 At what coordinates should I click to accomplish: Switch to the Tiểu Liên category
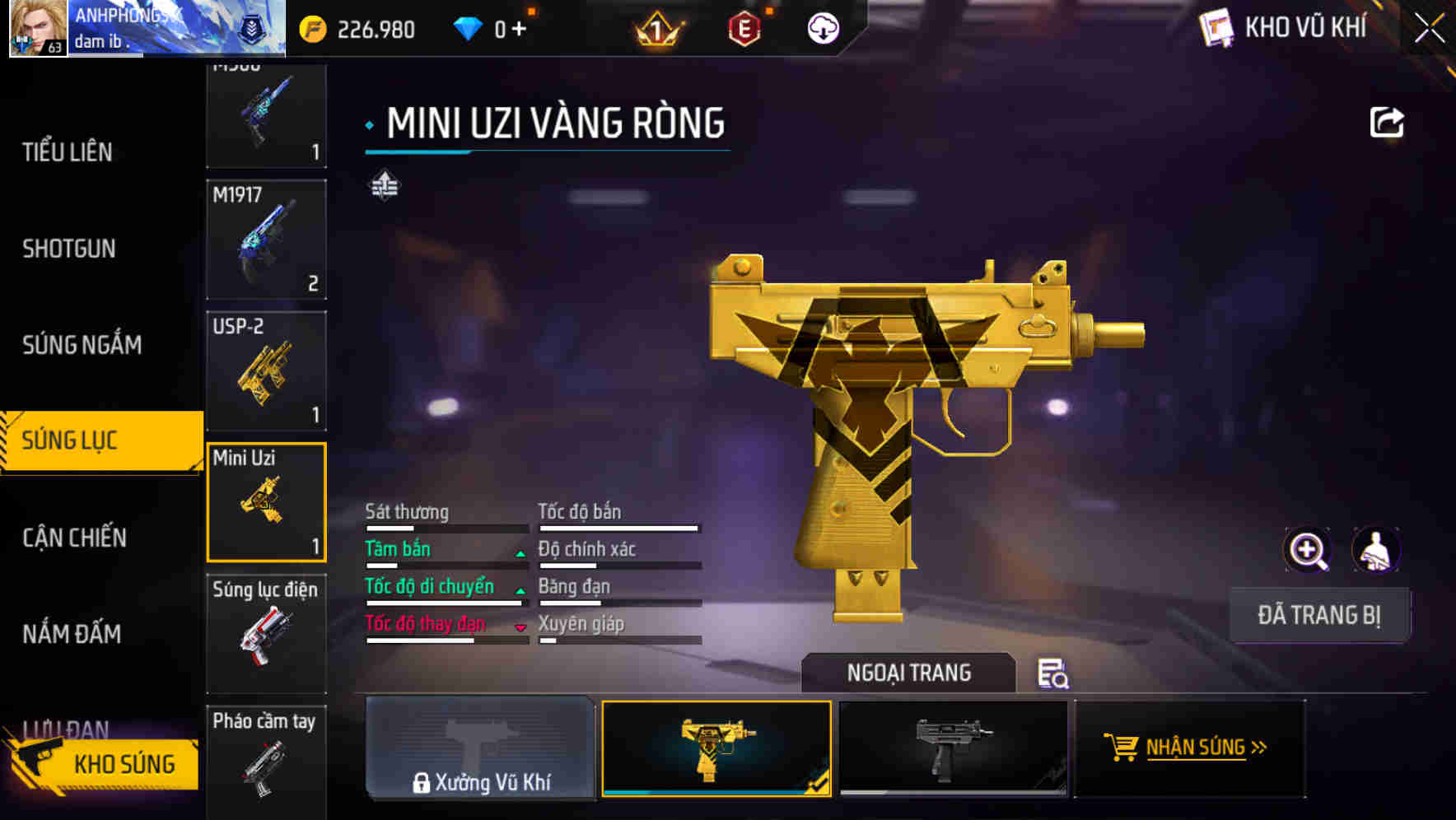click(68, 152)
